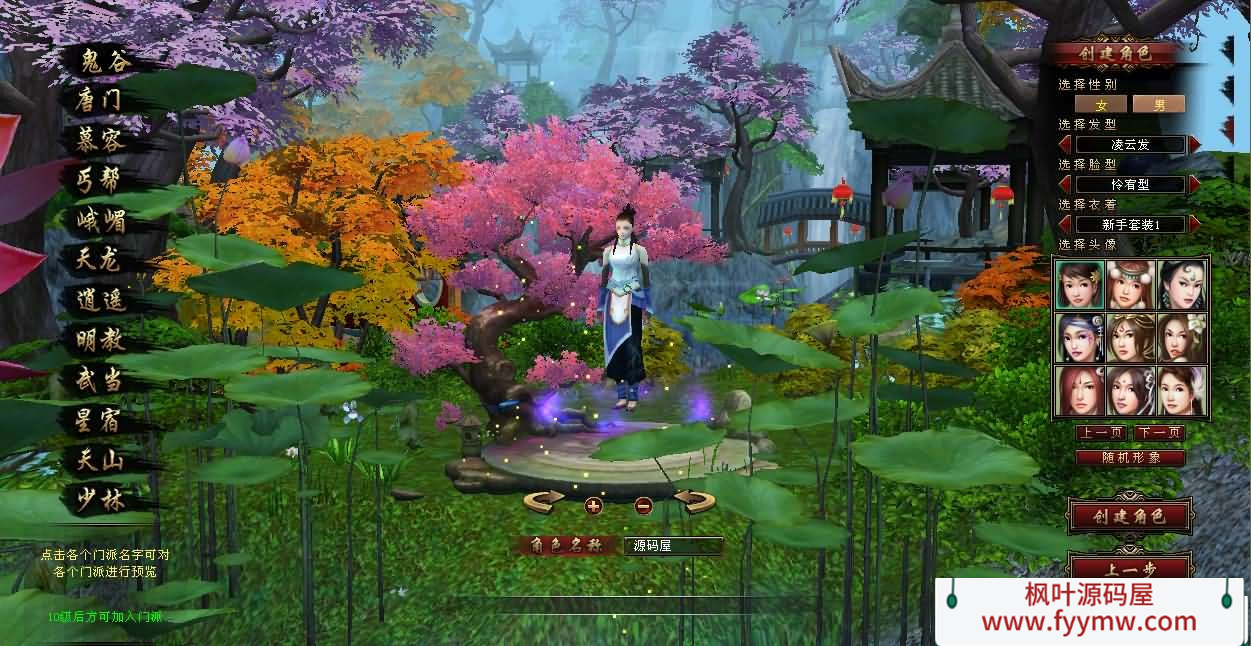Choose the center portrait in the avatar grid
The image size is (1251, 646).
(x=1131, y=338)
